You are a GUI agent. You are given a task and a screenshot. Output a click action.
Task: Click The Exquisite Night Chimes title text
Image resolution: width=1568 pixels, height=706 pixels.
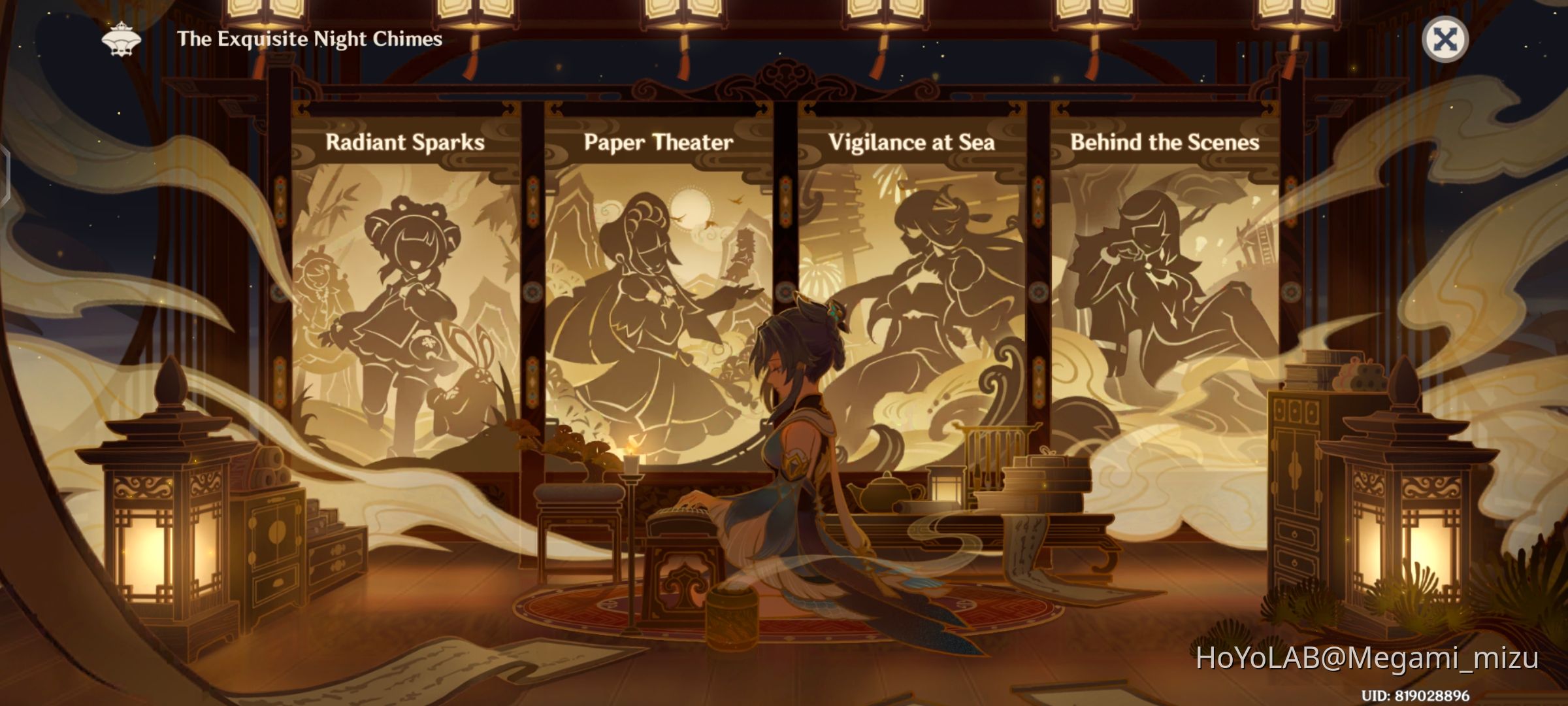pyautogui.click(x=308, y=39)
